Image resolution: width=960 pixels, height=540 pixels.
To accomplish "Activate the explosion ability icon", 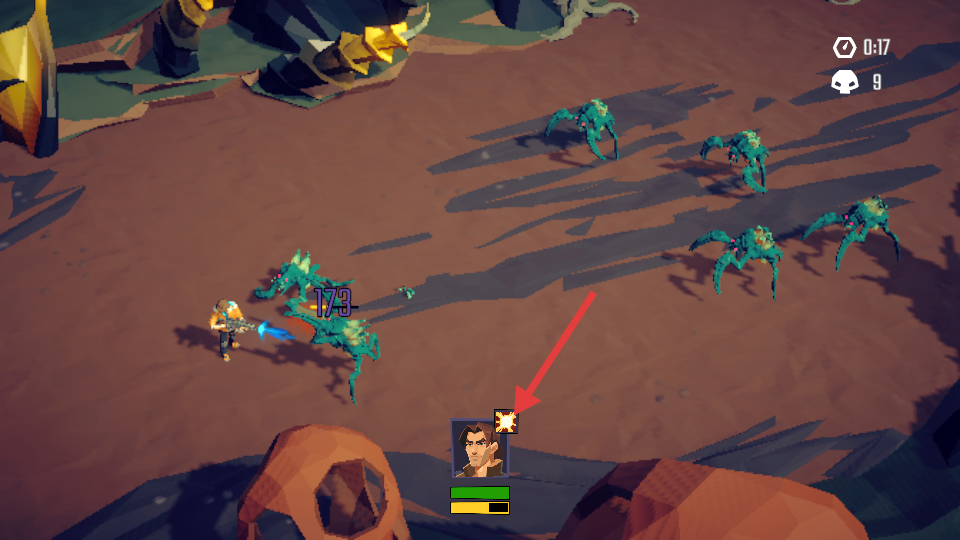I will coord(506,422).
